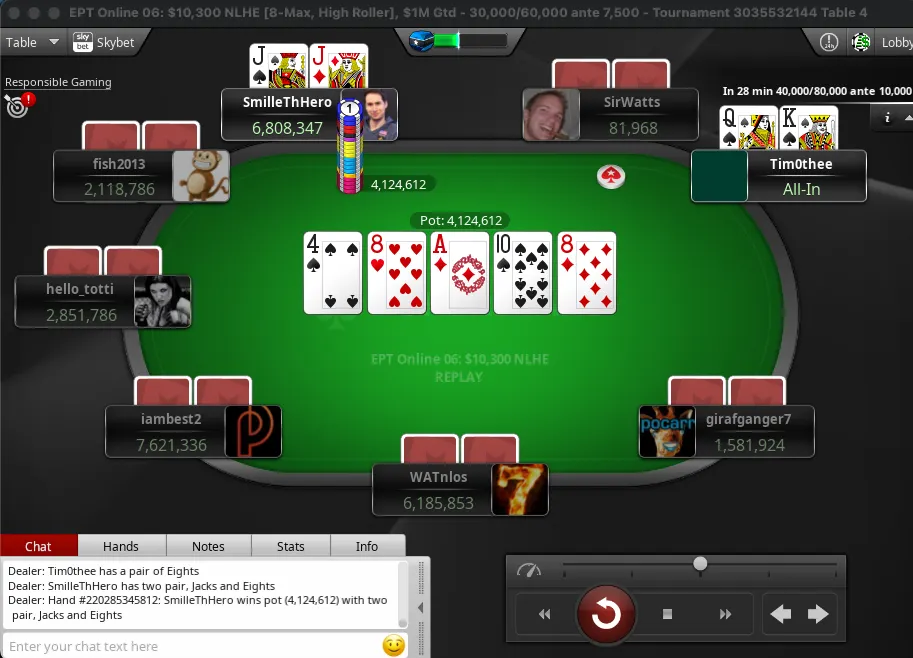
Task: Open the Notes tab
Action: pyautogui.click(x=208, y=546)
